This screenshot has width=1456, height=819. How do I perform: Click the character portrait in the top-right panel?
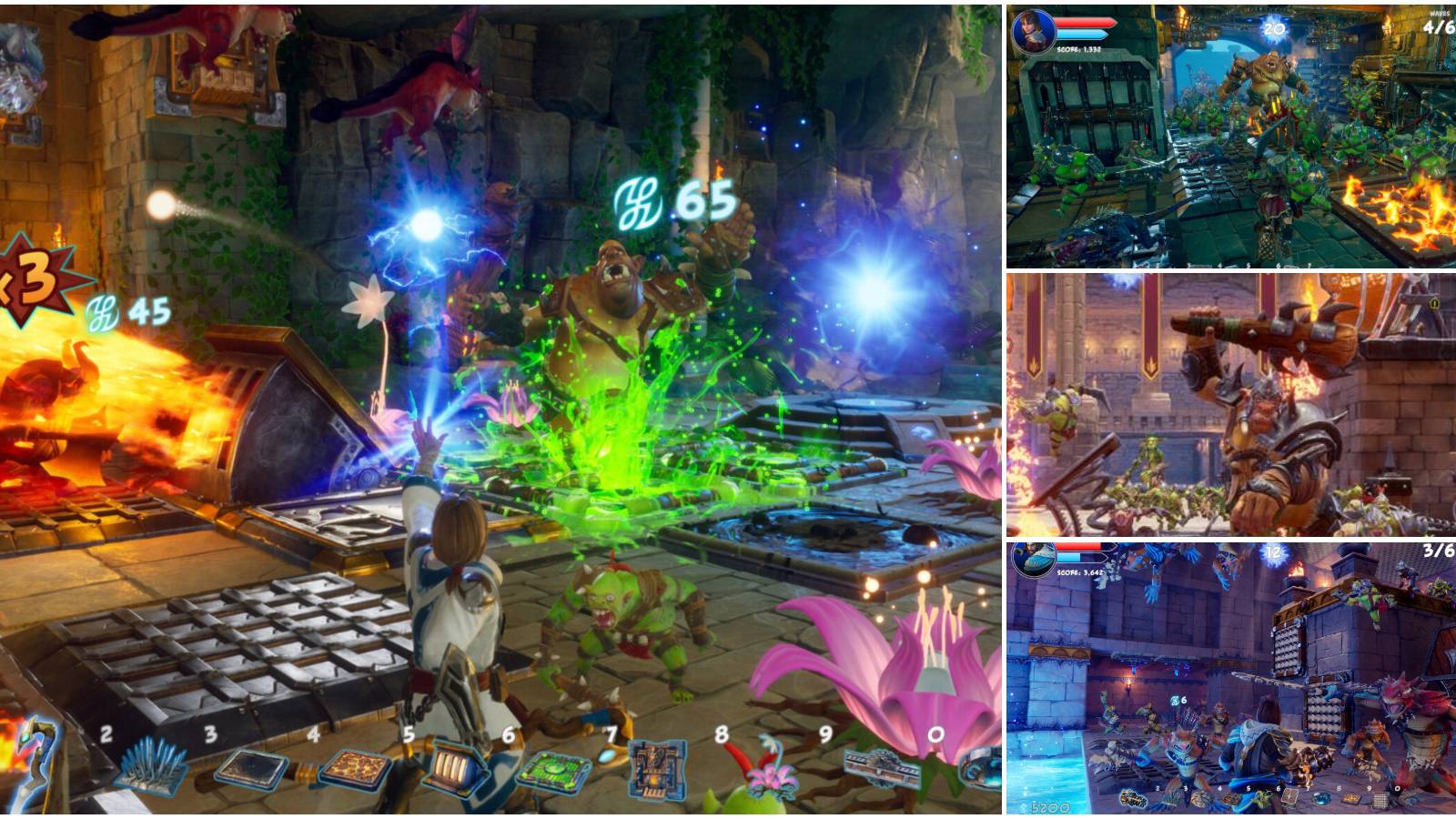point(1031,29)
